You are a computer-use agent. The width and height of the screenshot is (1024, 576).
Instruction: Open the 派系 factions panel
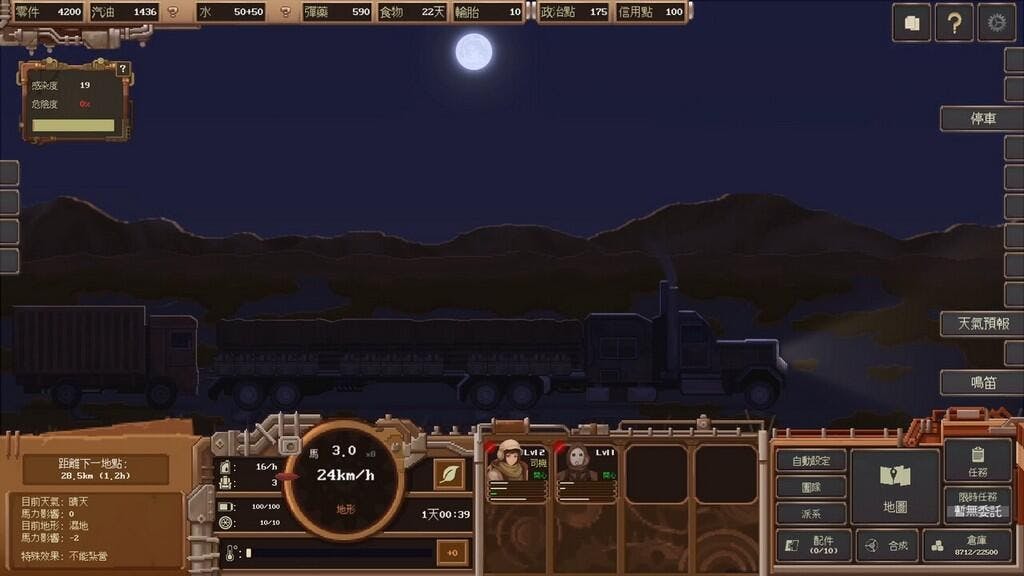[811, 513]
